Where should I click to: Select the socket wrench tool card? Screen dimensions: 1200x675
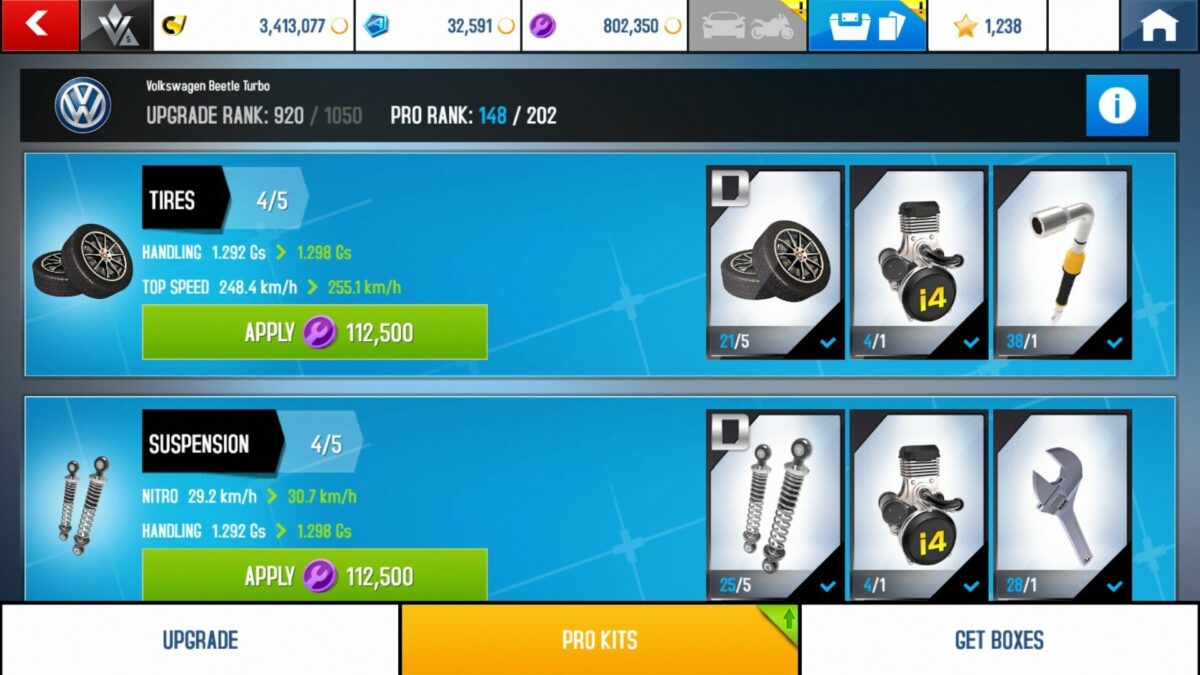point(1062,262)
